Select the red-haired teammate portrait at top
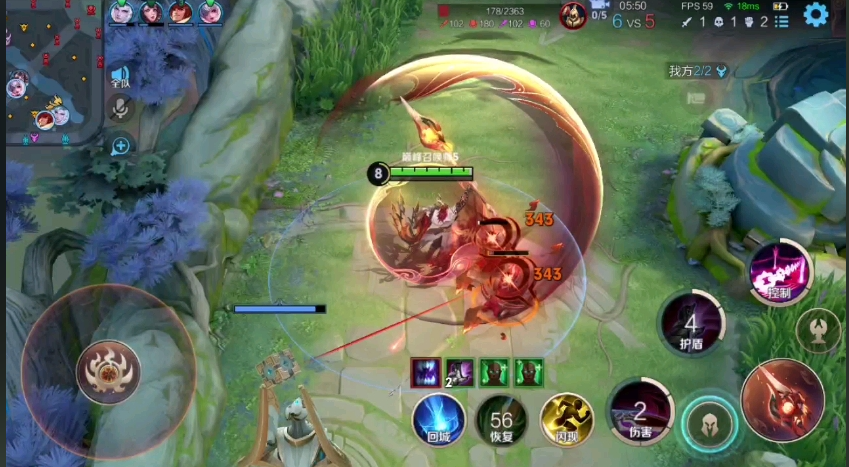The height and width of the screenshot is (467, 849). click(180, 12)
